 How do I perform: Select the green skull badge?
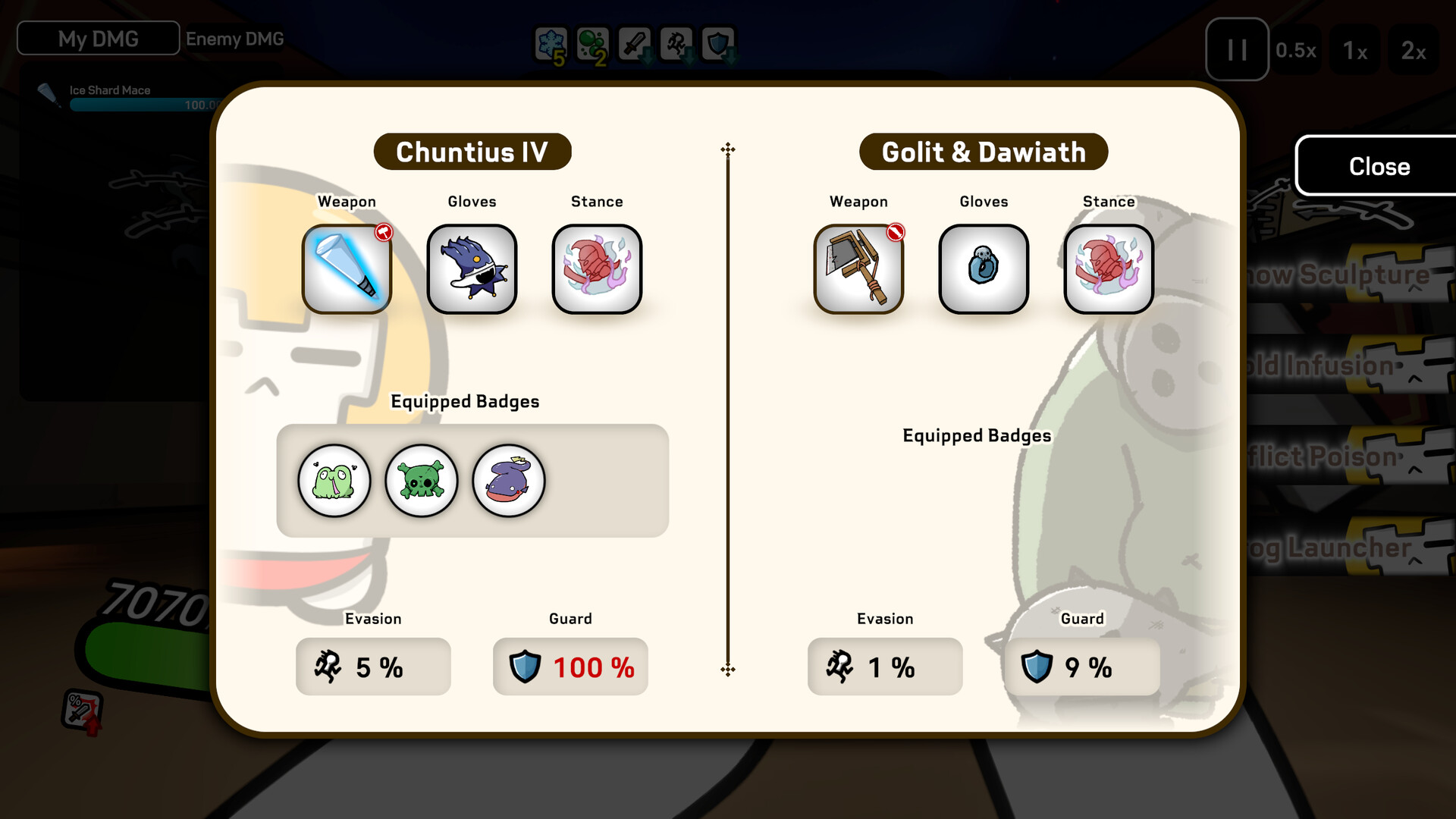(x=422, y=481)
